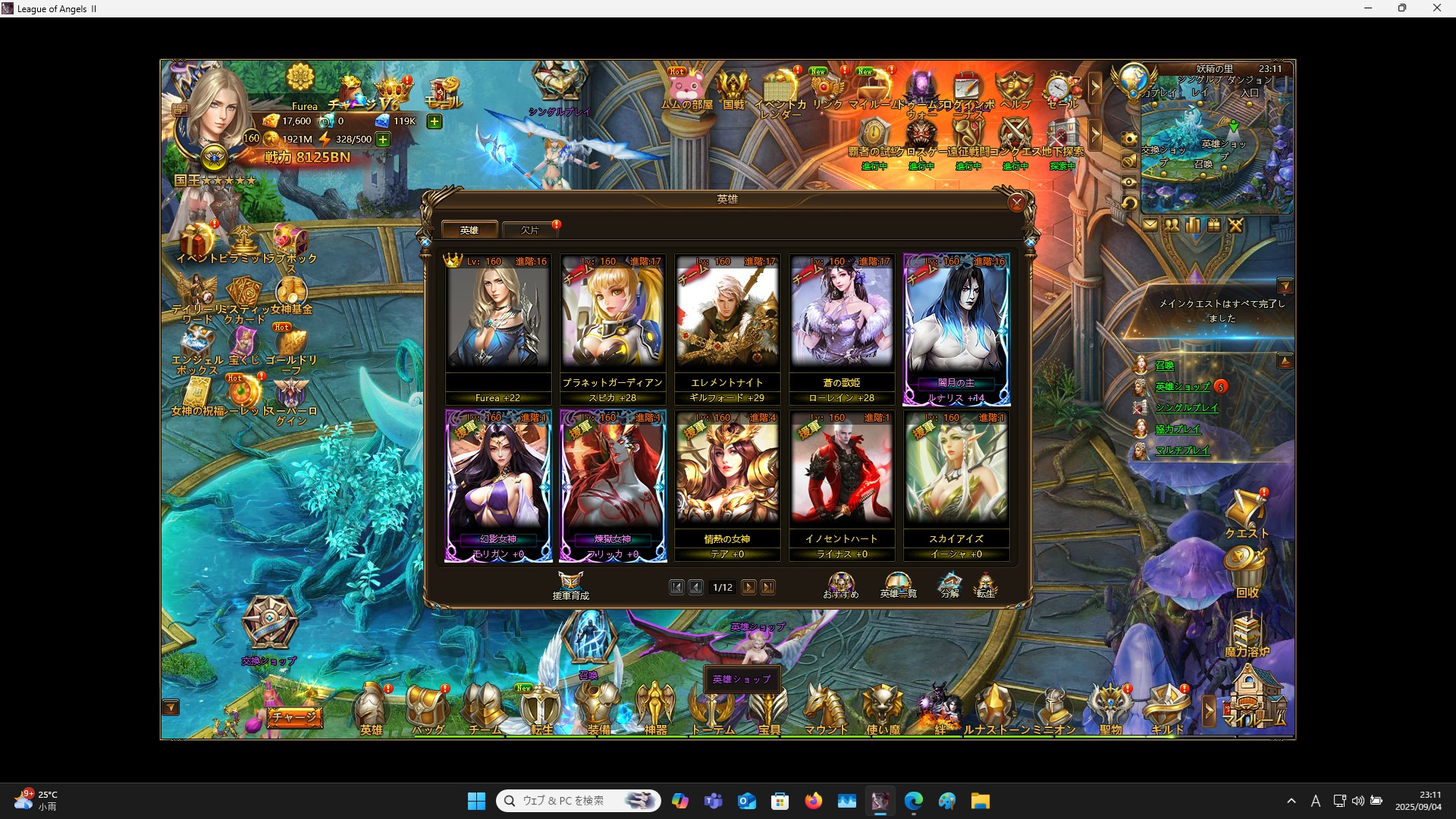The width and height of the screenshot is (1456, 819).
Task: Toggle the 転生 rebirth icon in hero window
Action: click(987, 585)
